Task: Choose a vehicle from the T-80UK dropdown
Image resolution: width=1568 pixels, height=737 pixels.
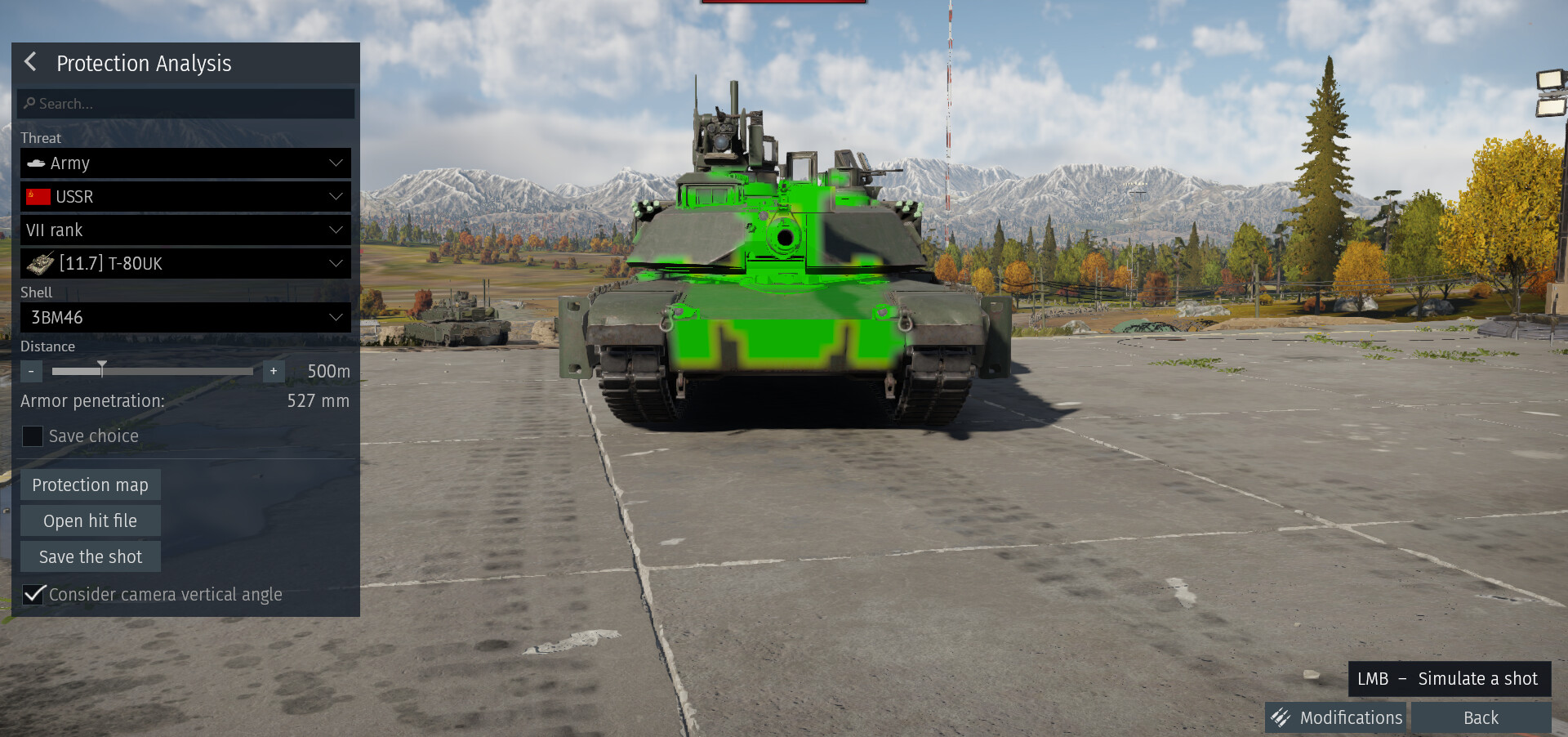Action: click(185, 264)
